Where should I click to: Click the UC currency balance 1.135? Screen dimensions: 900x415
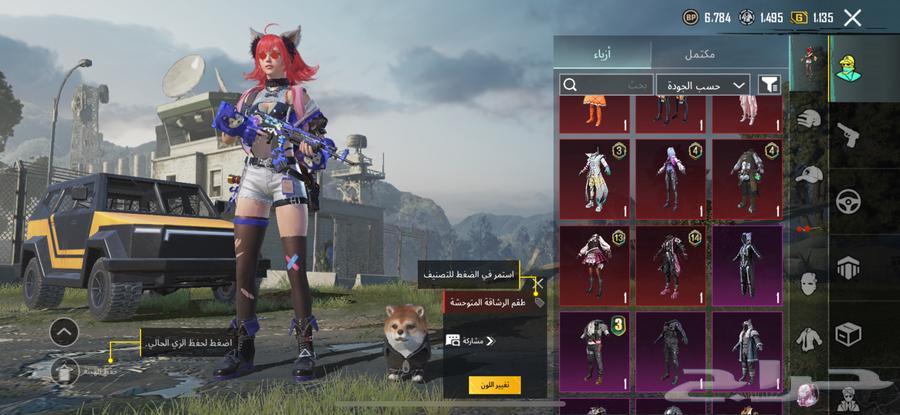pyautogui.click(x=812, y=17)
